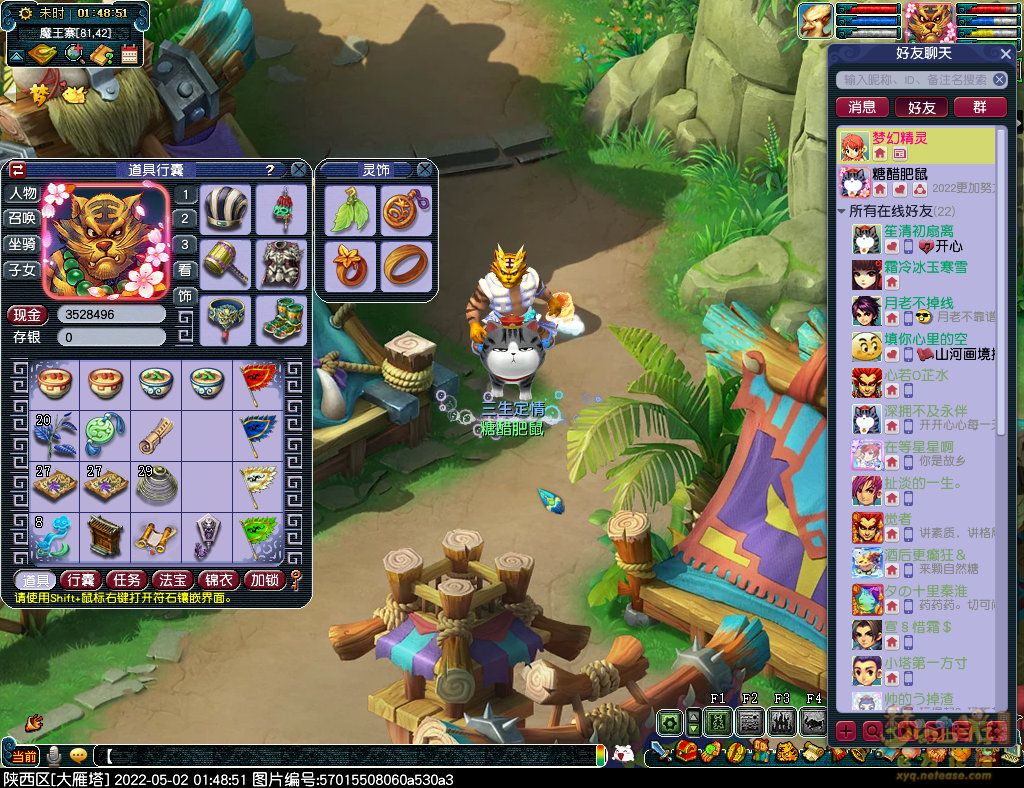Click the 加锁 lock button

pyautogui.click(x=265, y=580)
